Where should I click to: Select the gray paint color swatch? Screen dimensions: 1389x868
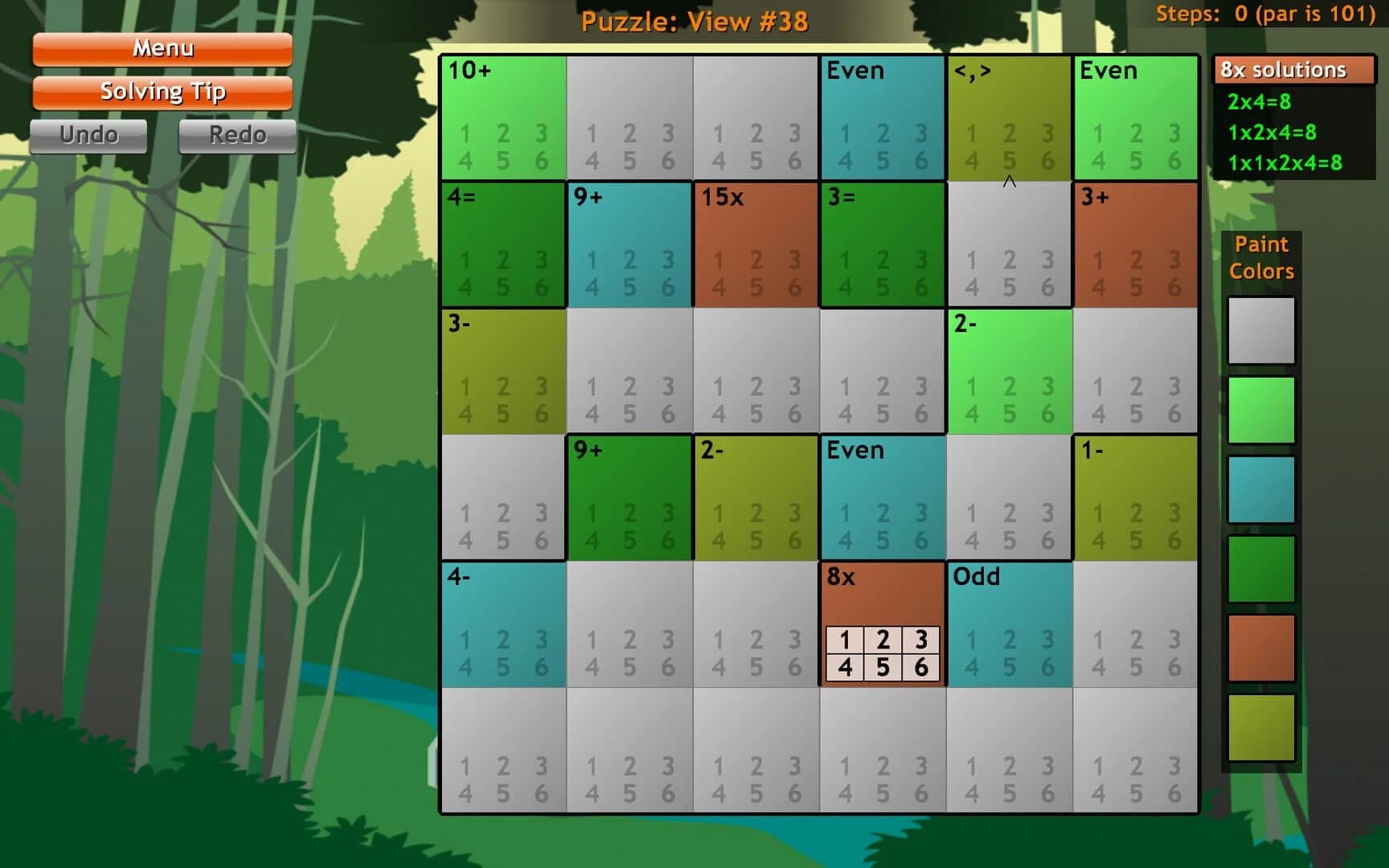pyautogui.click(x=1261, y=330)
